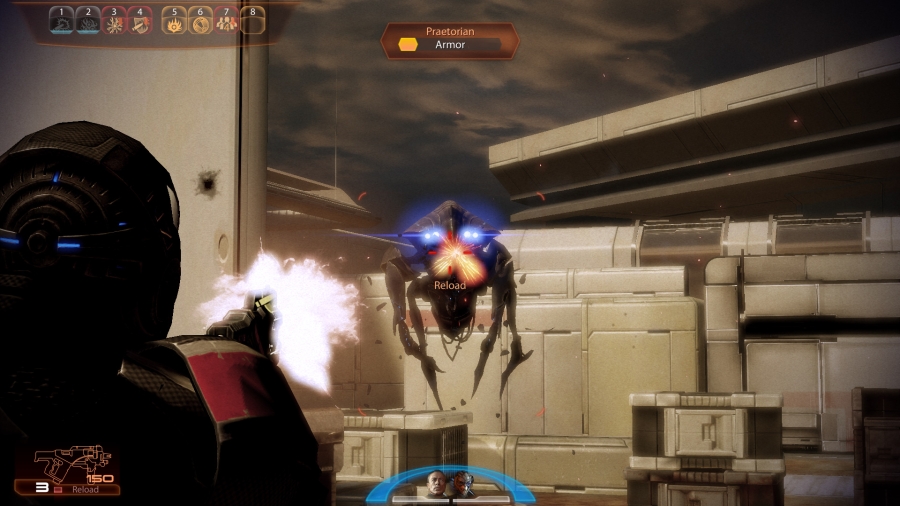Choose the turian squadmate portrait

point(461,484)
